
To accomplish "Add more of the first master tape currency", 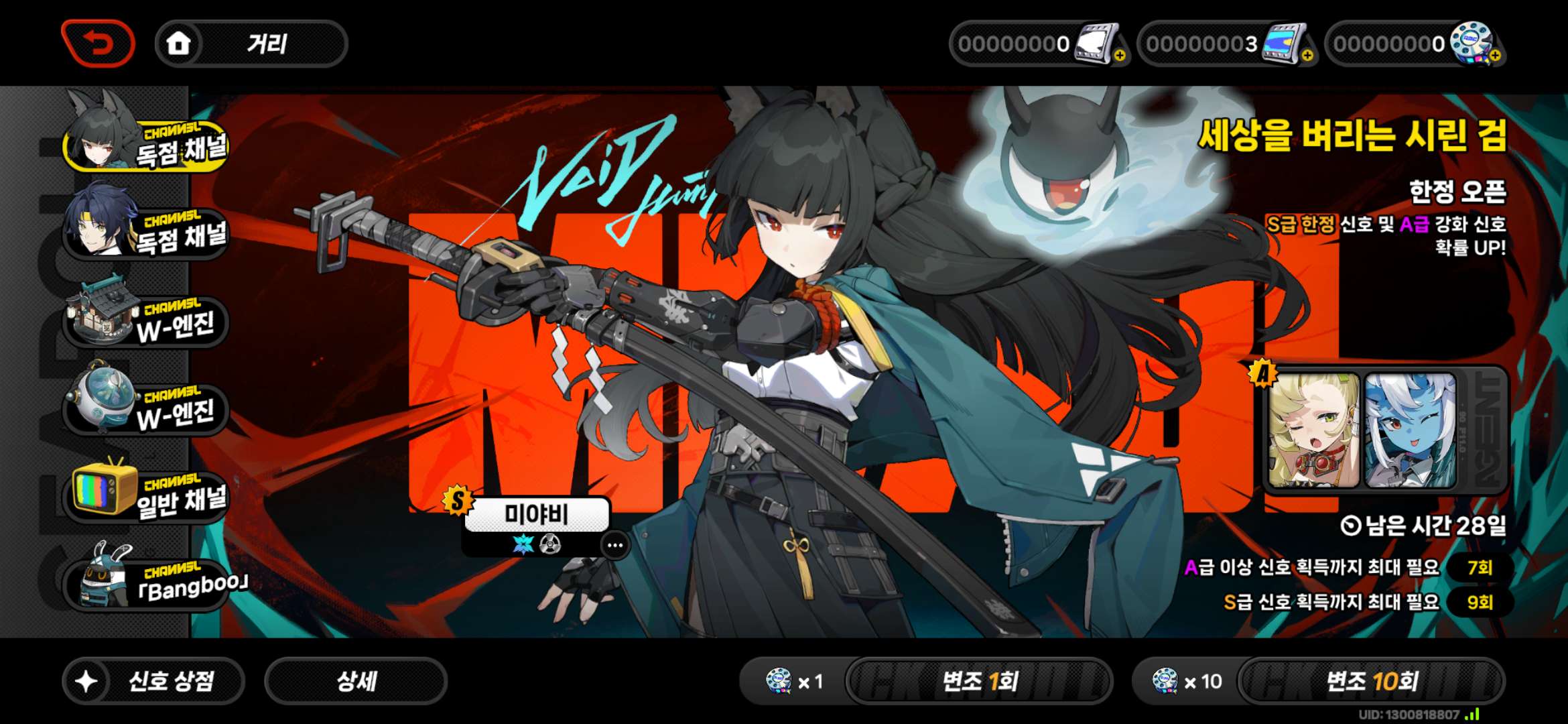I will click(x=1120, y=56).
